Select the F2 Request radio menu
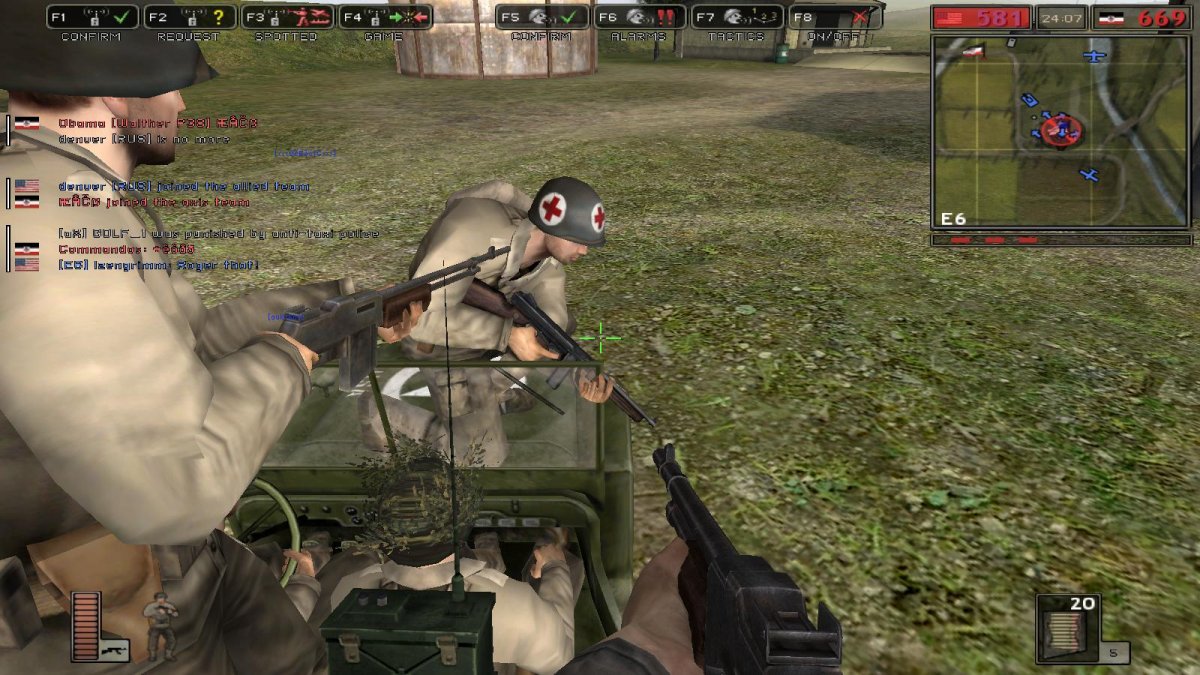Screen dimensions: 1200x675 click(x=190, y=17)
